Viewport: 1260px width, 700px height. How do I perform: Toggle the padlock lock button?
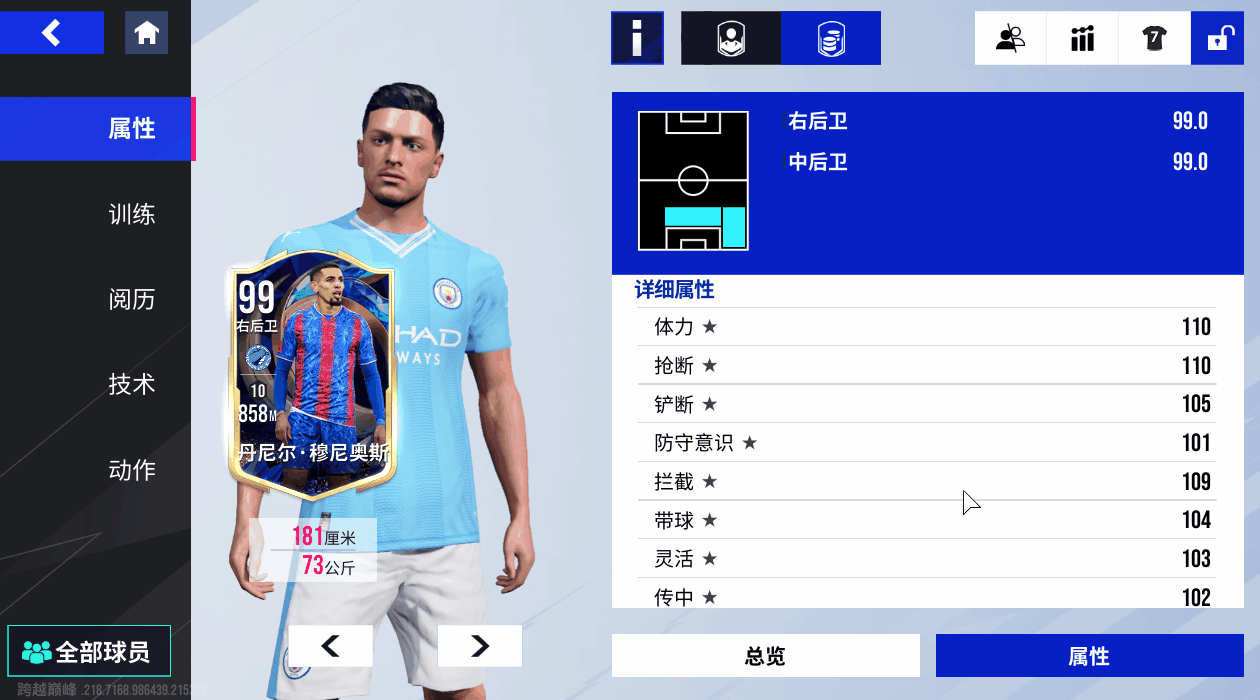[1217, 38]
